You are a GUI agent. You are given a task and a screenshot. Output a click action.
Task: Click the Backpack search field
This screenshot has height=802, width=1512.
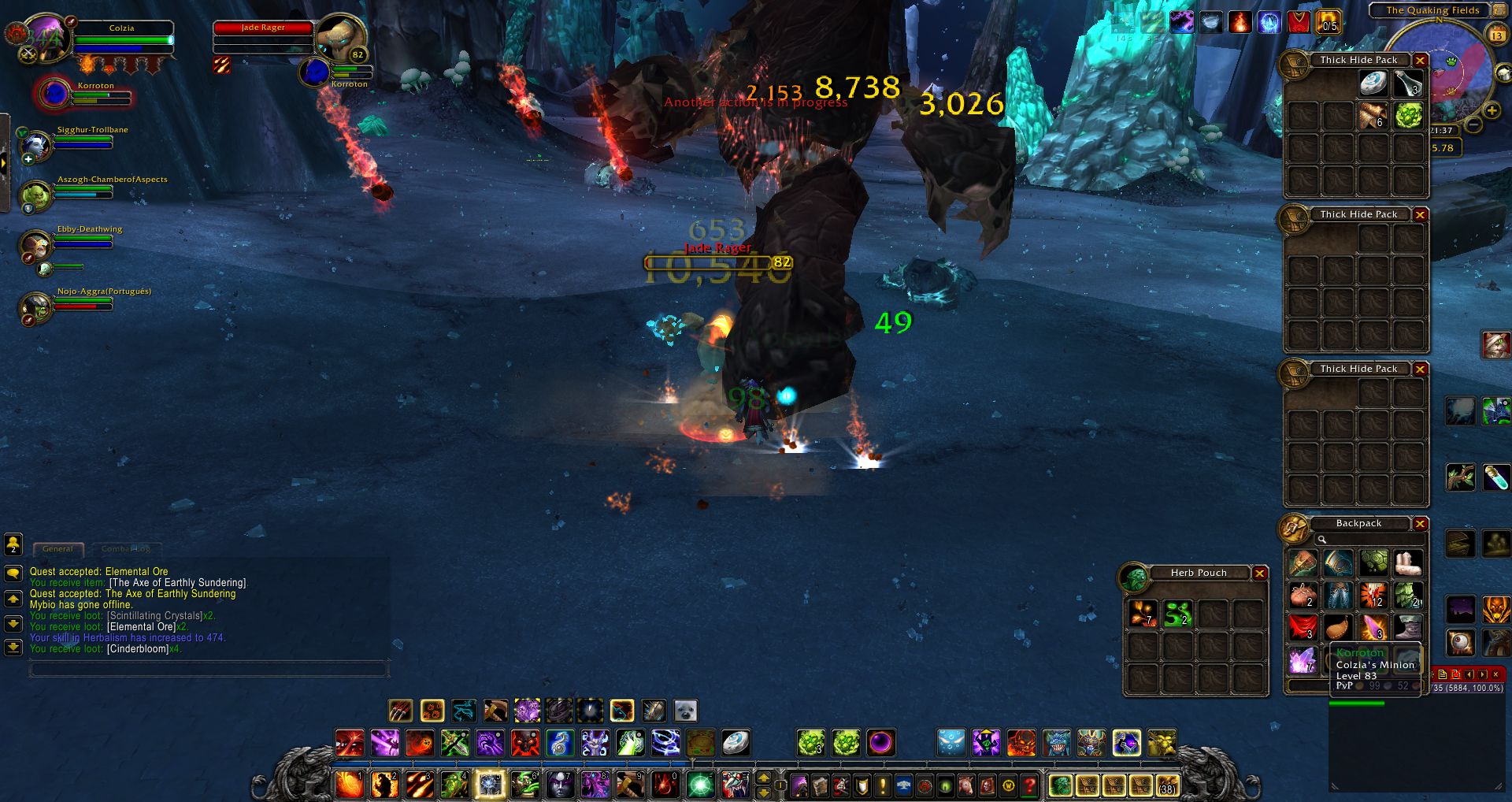1370,540
